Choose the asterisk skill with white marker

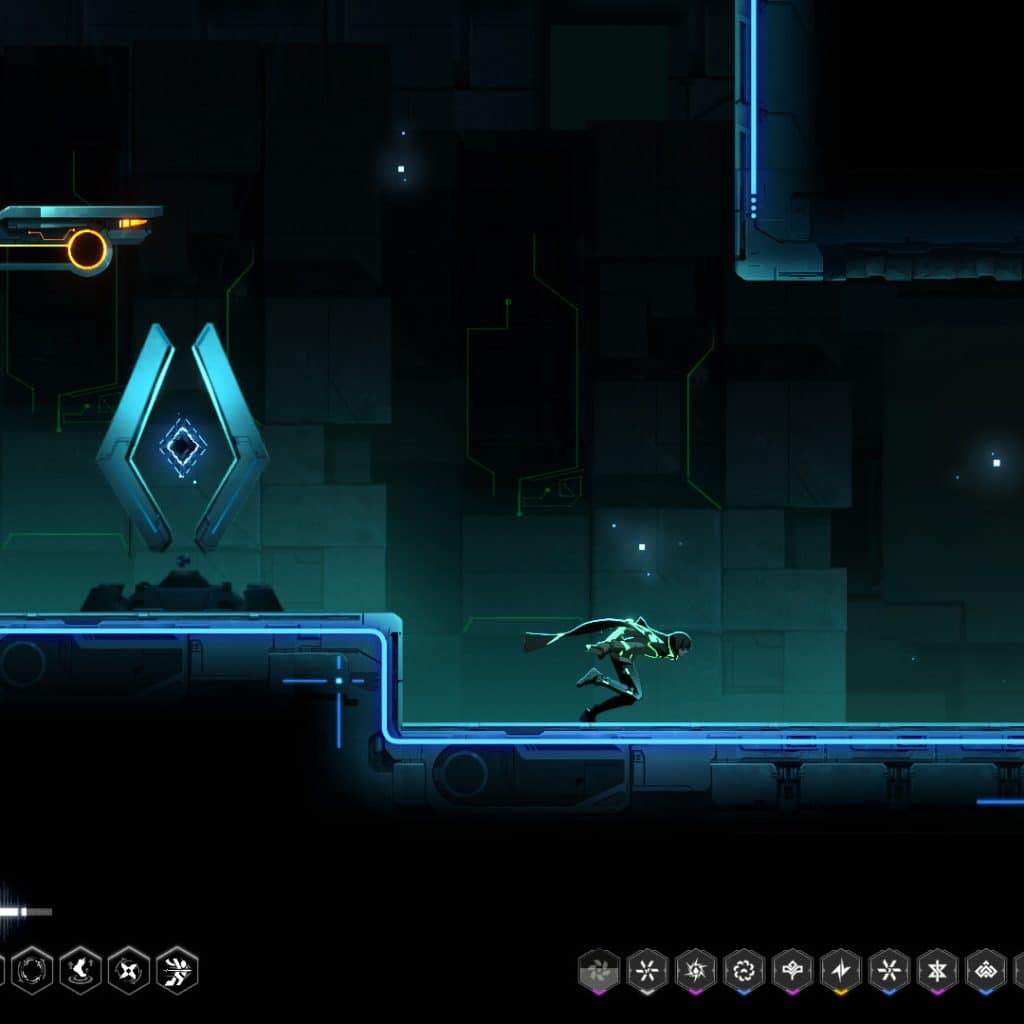(x=647, y=970)
